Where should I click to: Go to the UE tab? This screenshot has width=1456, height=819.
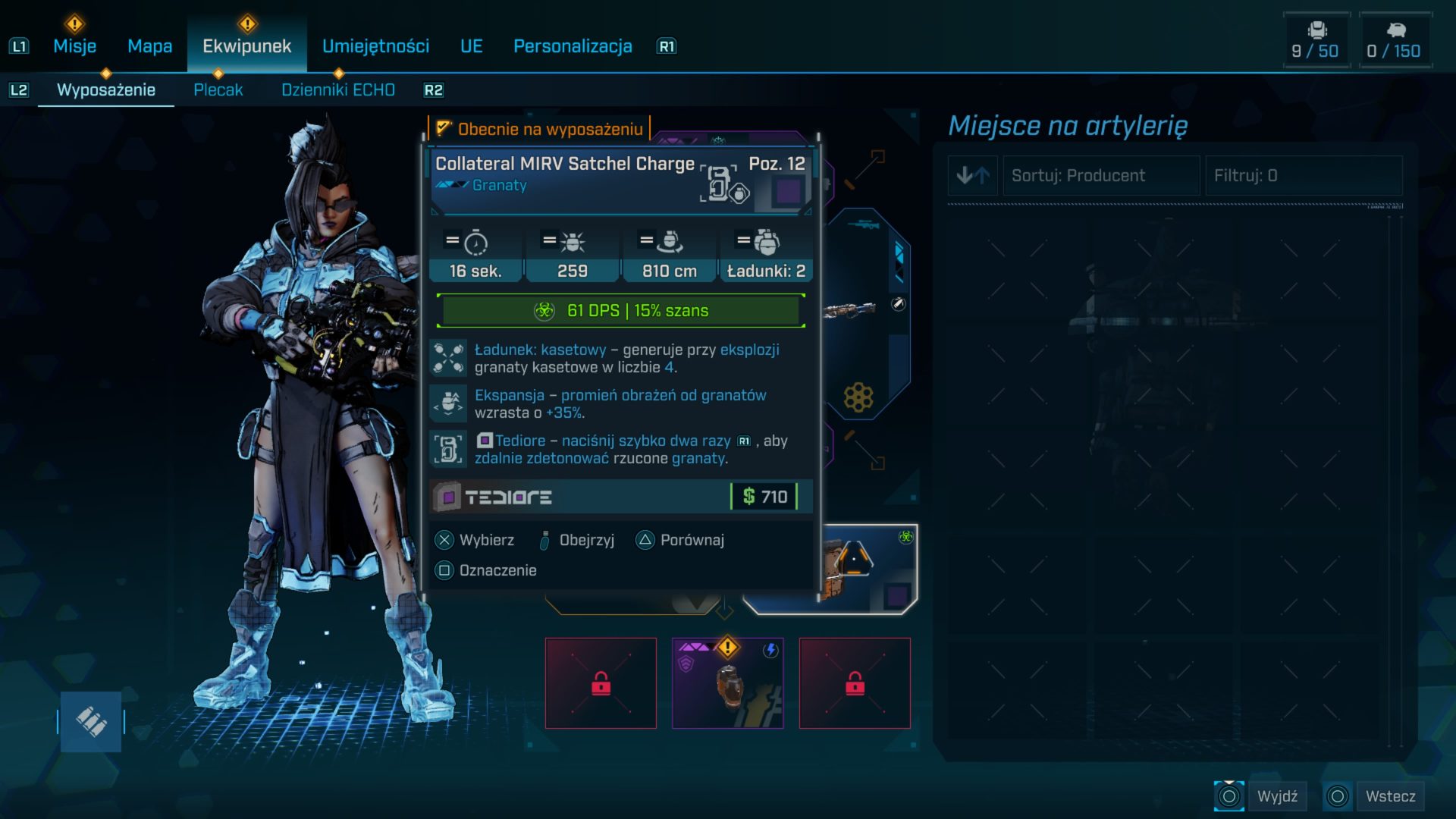[471, 46]
